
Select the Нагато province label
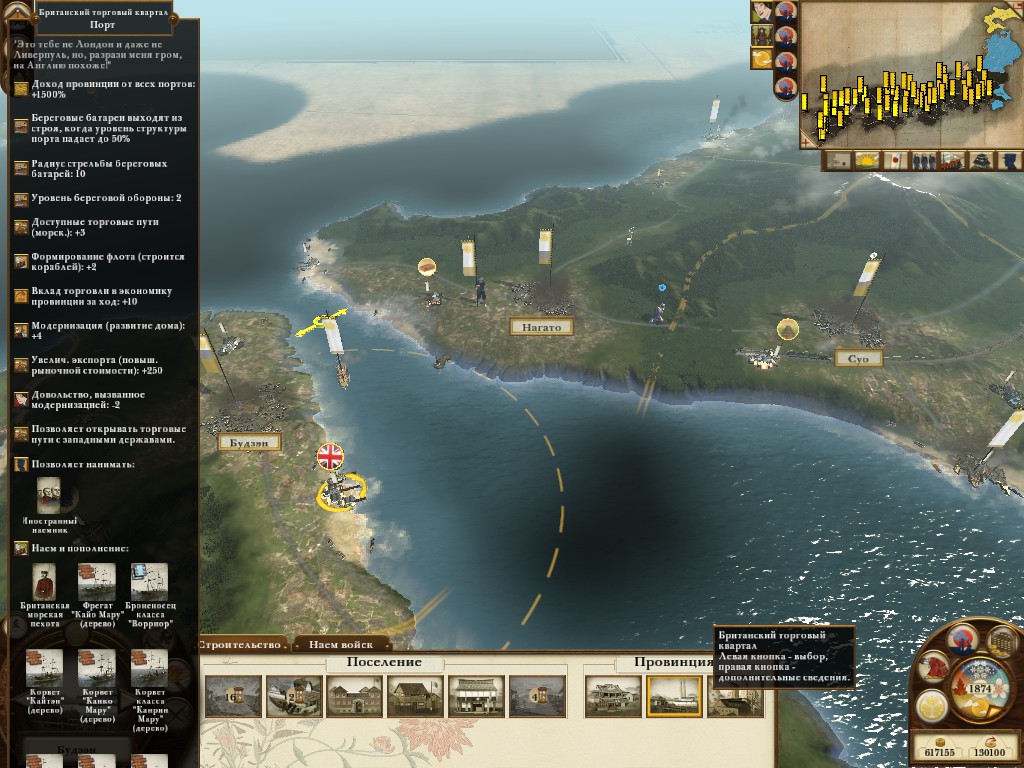pyautogui.click(x=542, y=327)
